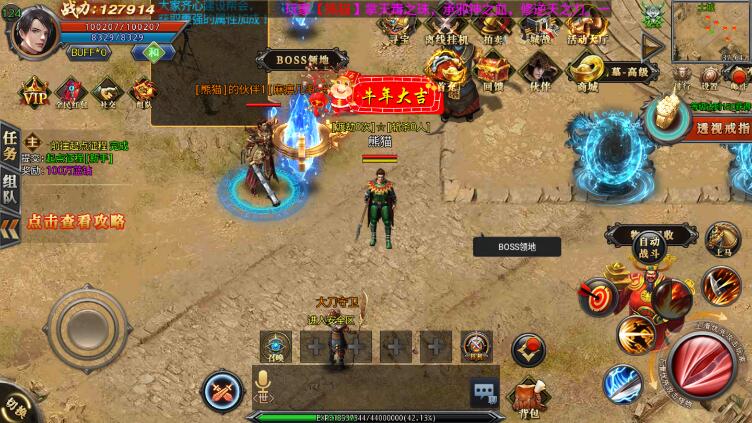Screen dimensions: 752x423
Task: Toggle 自动战斗 auto battle
Action: (x=650, y=246)
